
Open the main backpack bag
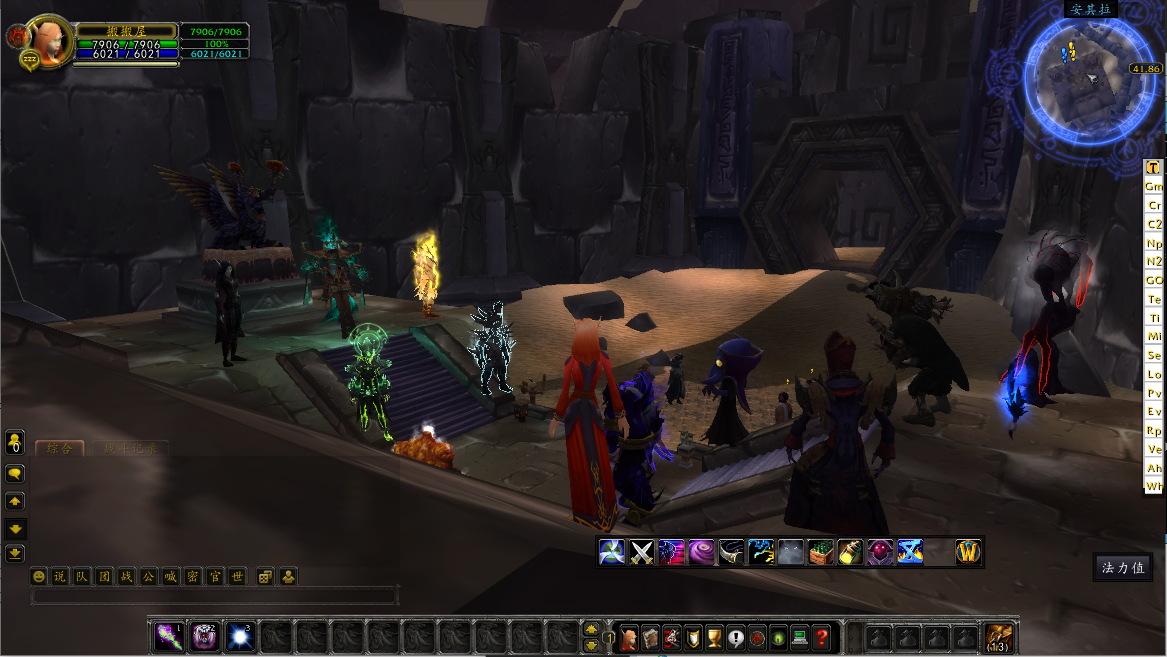[998, 637]
